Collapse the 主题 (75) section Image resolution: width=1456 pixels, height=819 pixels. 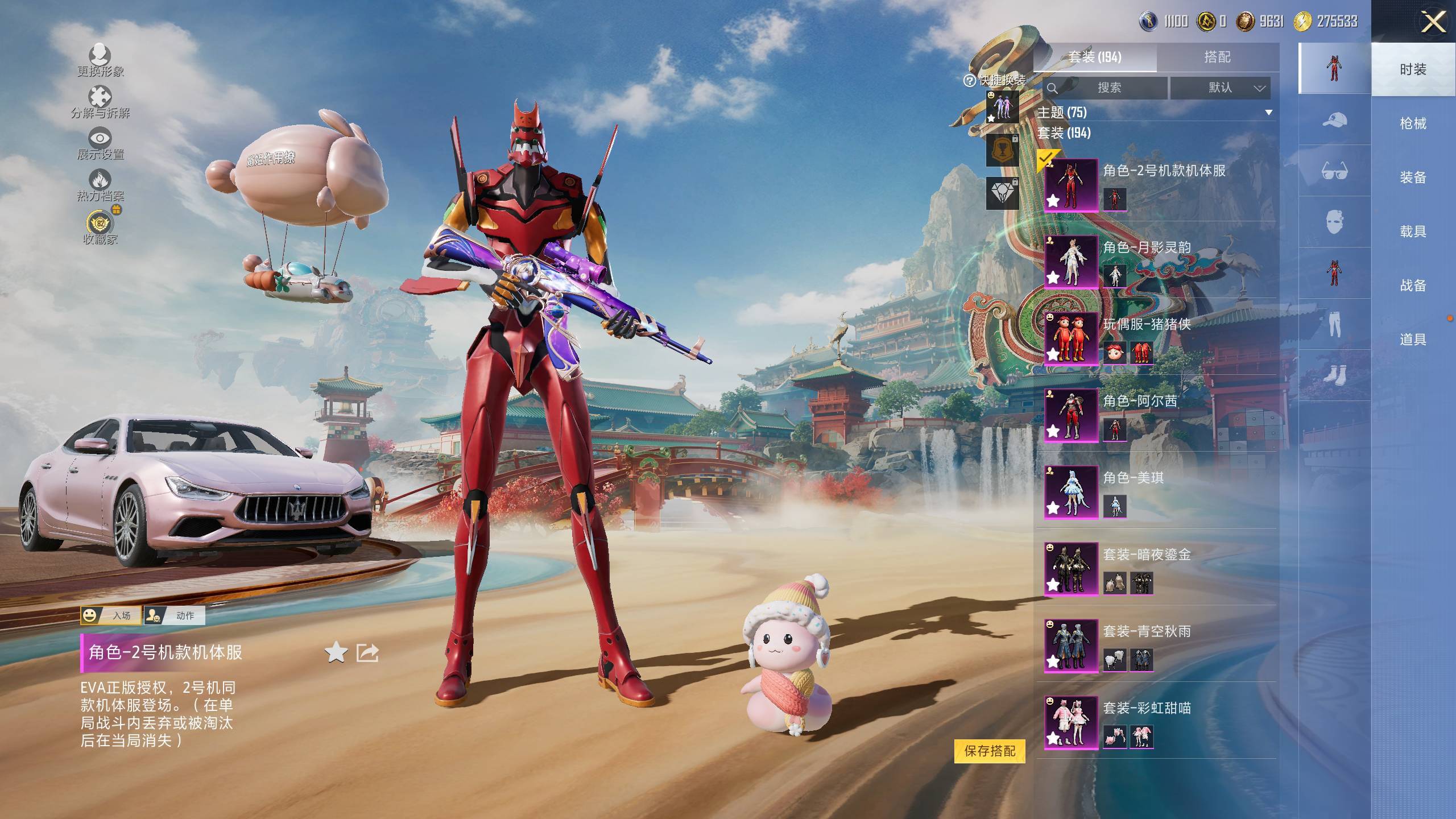tap(1268, 113)
